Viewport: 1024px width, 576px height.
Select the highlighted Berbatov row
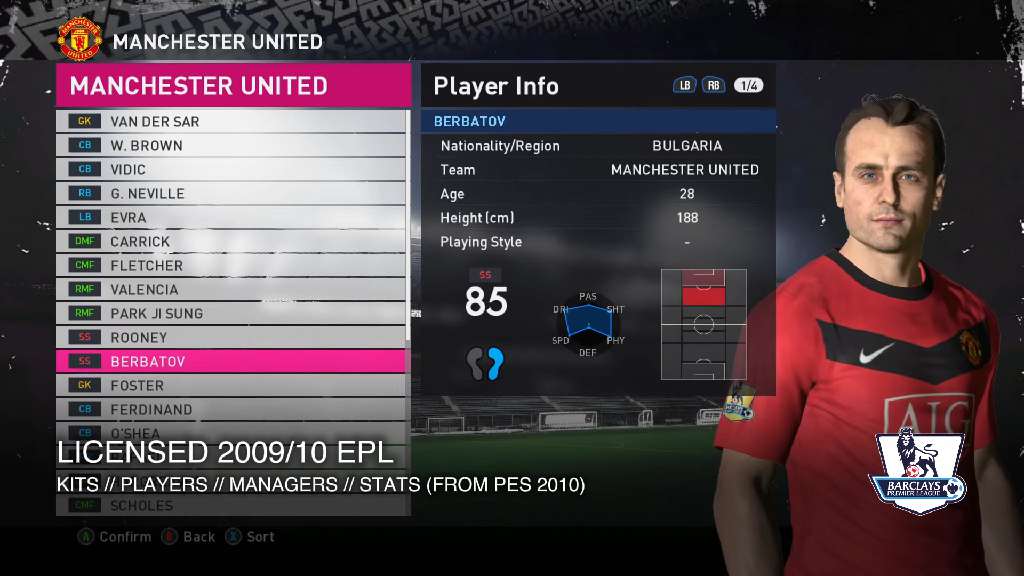click(232, 361)
